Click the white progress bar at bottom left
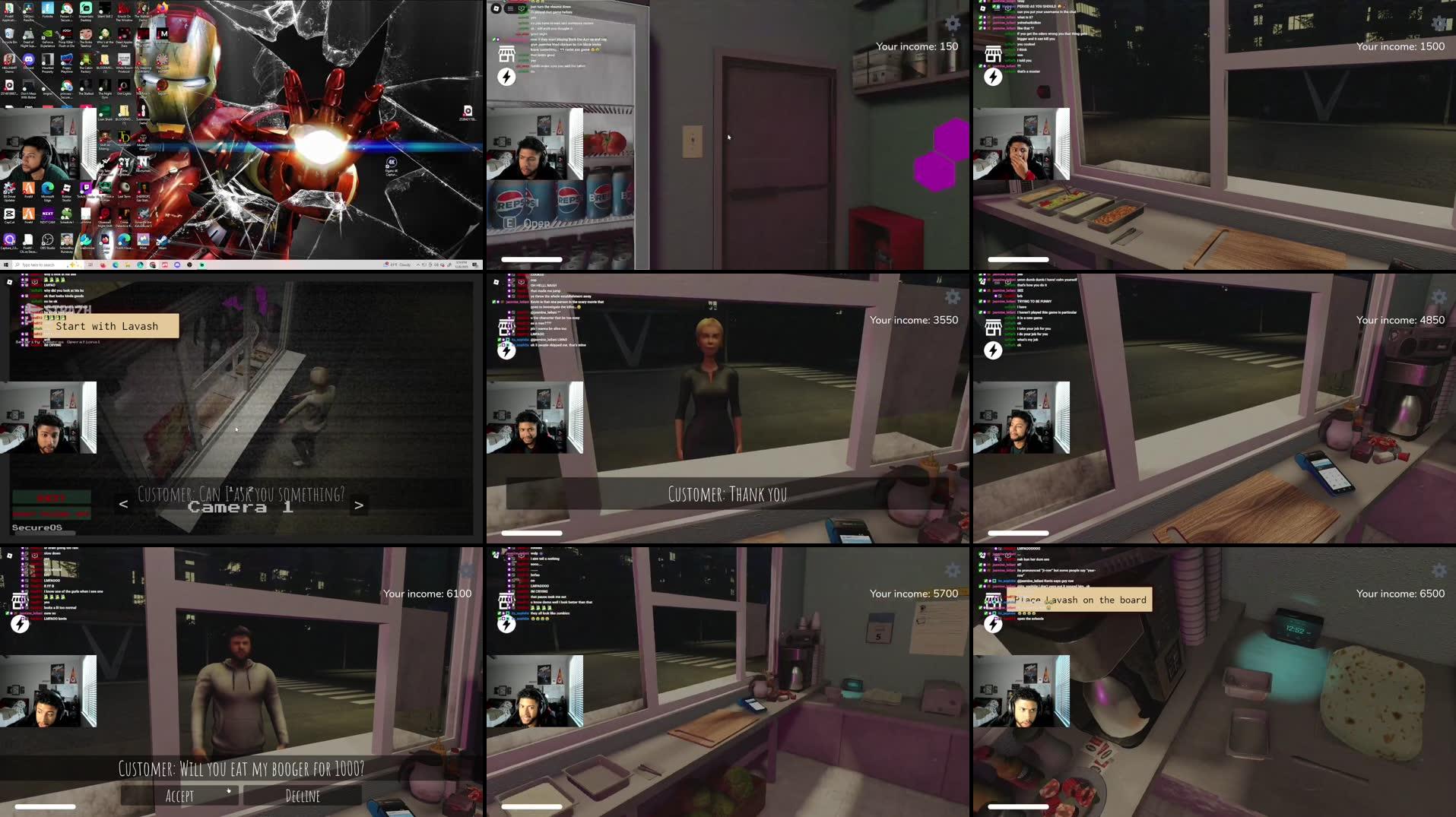The height and width of the screenshot is (817, 1456). click(x=46, y=806)
